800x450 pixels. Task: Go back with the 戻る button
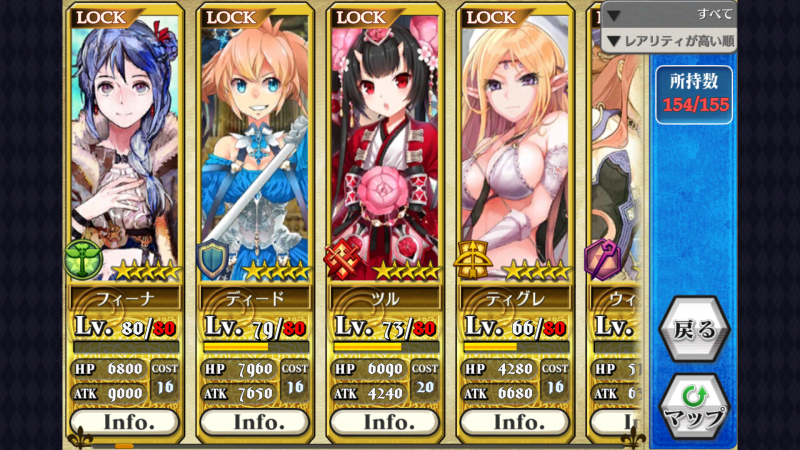pos(694,330)
